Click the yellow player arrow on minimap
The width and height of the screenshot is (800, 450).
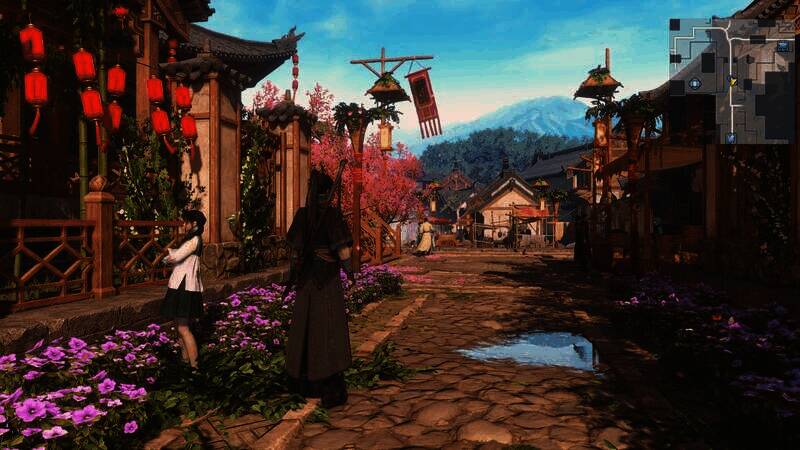pyautogui.click(x=733, y=81)
